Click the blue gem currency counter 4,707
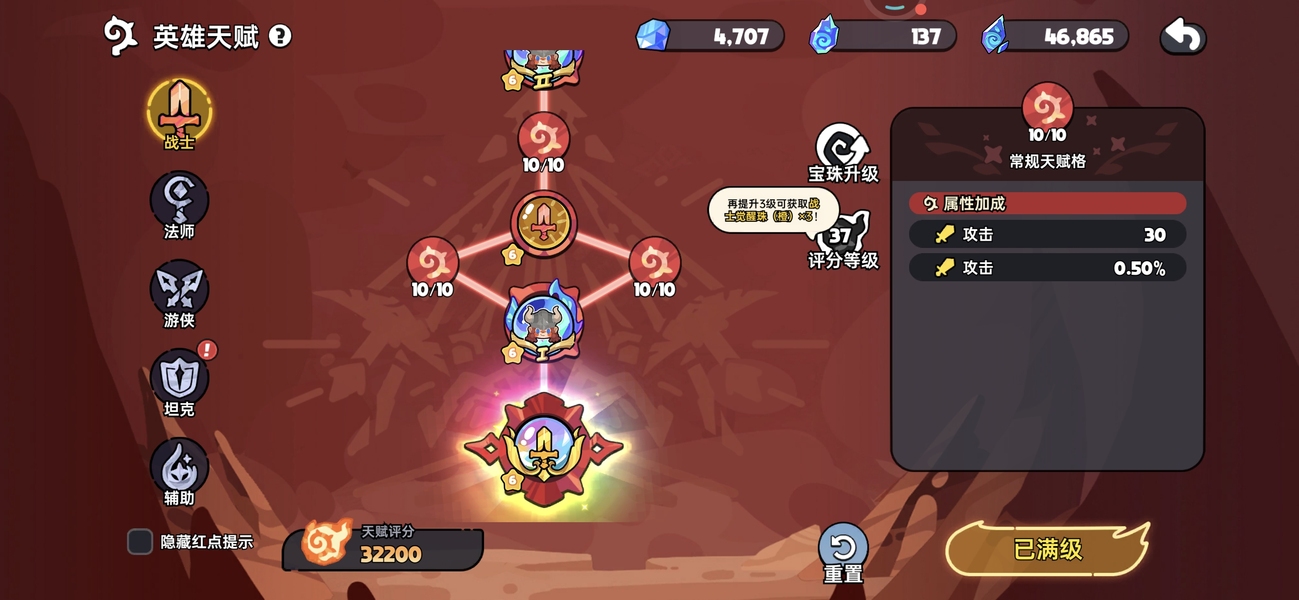Viewport: 1299px width, 600px height. tap(711, 37)
